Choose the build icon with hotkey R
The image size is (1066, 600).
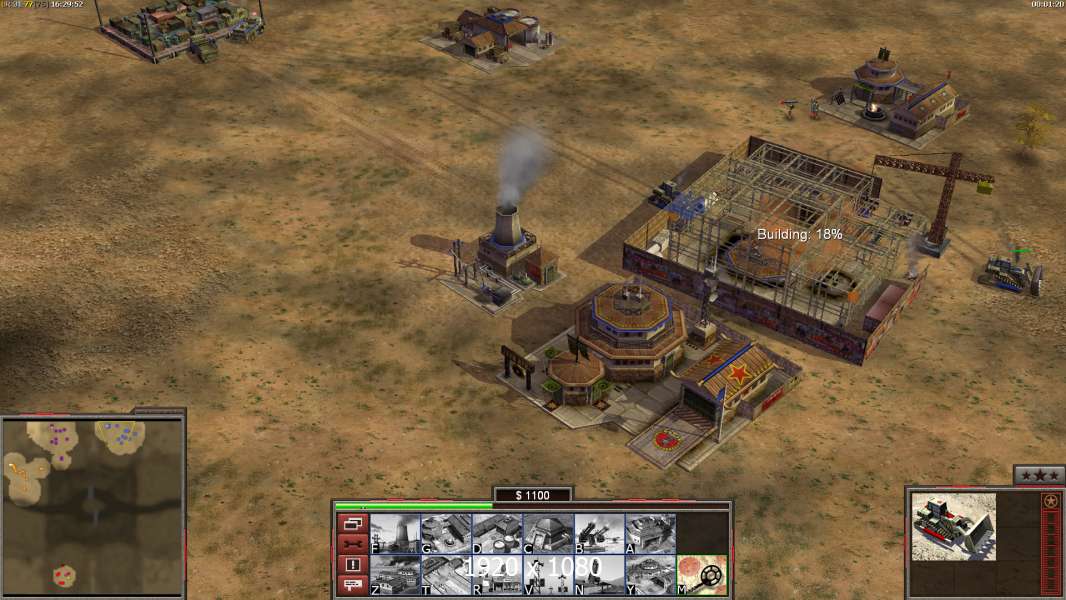click(497, 575)
